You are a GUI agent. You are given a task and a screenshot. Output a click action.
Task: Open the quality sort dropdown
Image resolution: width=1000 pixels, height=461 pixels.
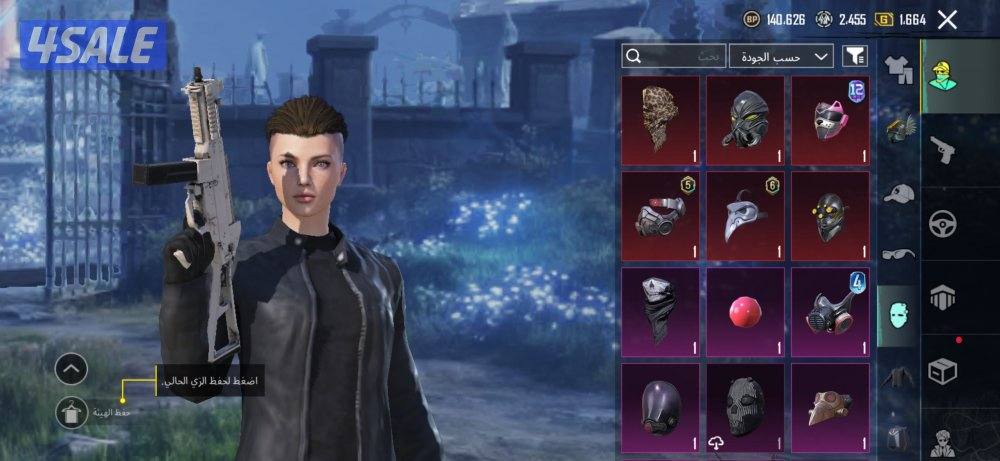click(x=782, y=56)
